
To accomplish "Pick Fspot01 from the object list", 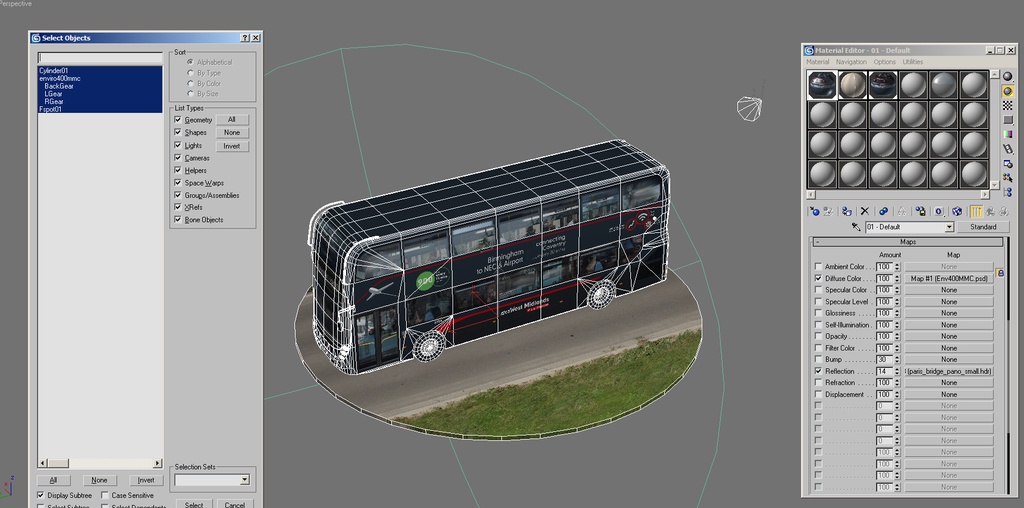I will 51,109.
